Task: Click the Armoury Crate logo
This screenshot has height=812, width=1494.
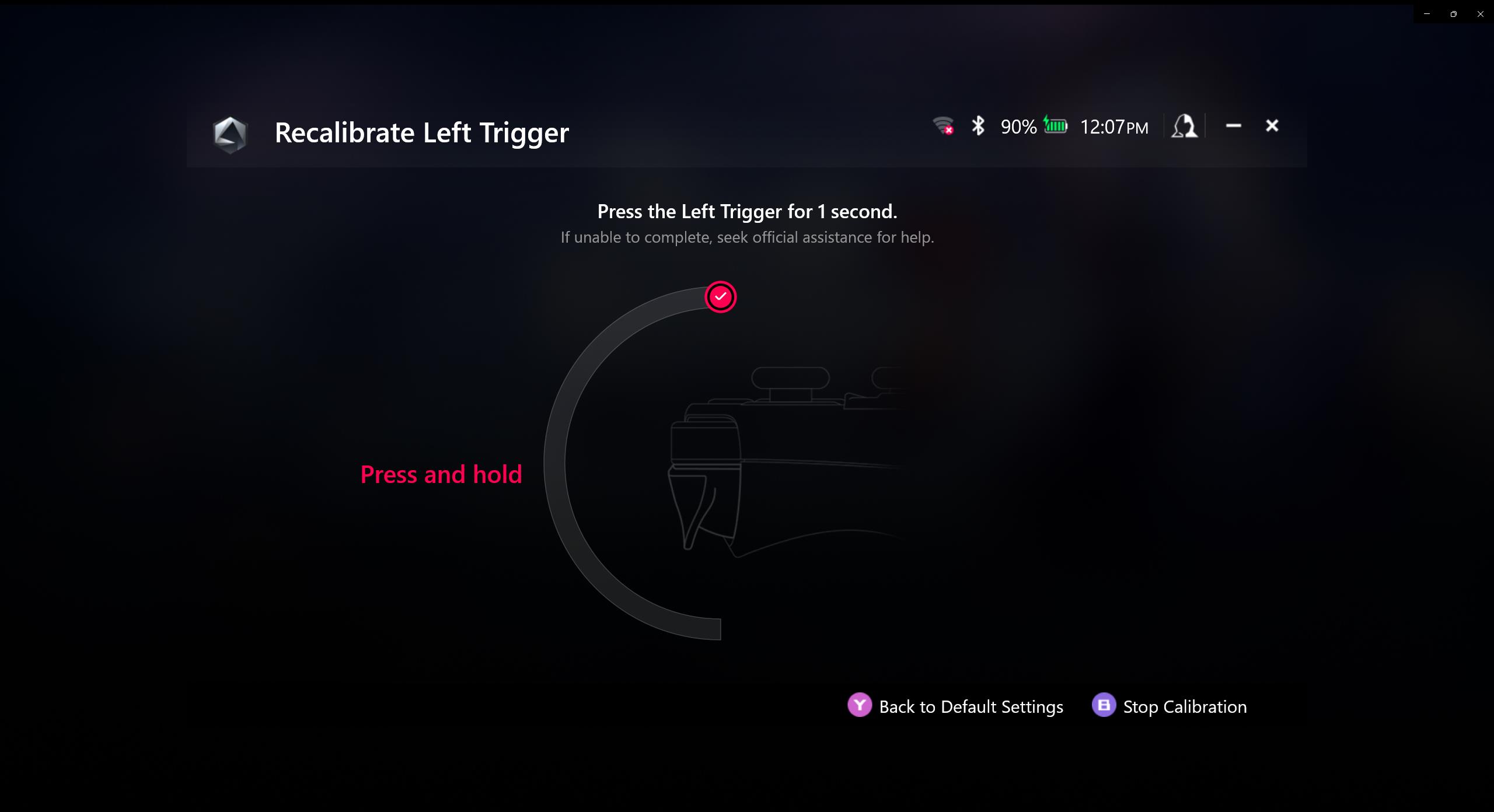Action: click(x=231, y=134)
